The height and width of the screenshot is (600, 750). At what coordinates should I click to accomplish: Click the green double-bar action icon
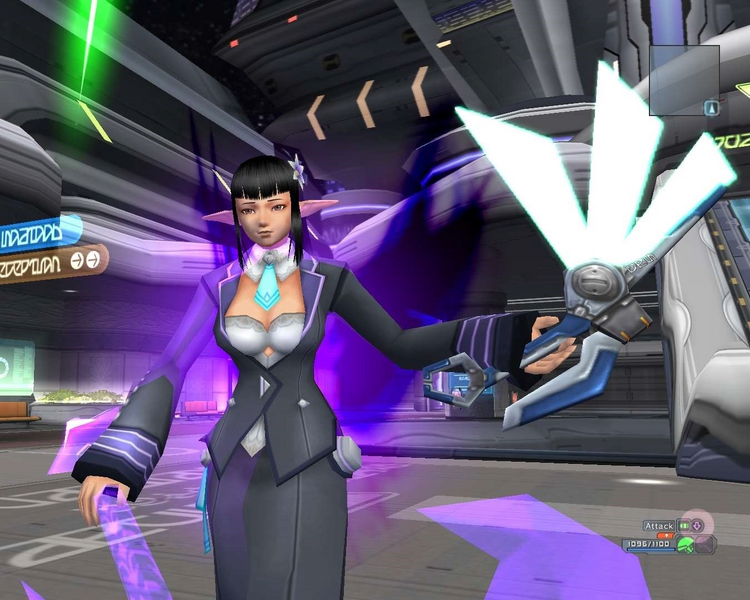pos(684,525)
